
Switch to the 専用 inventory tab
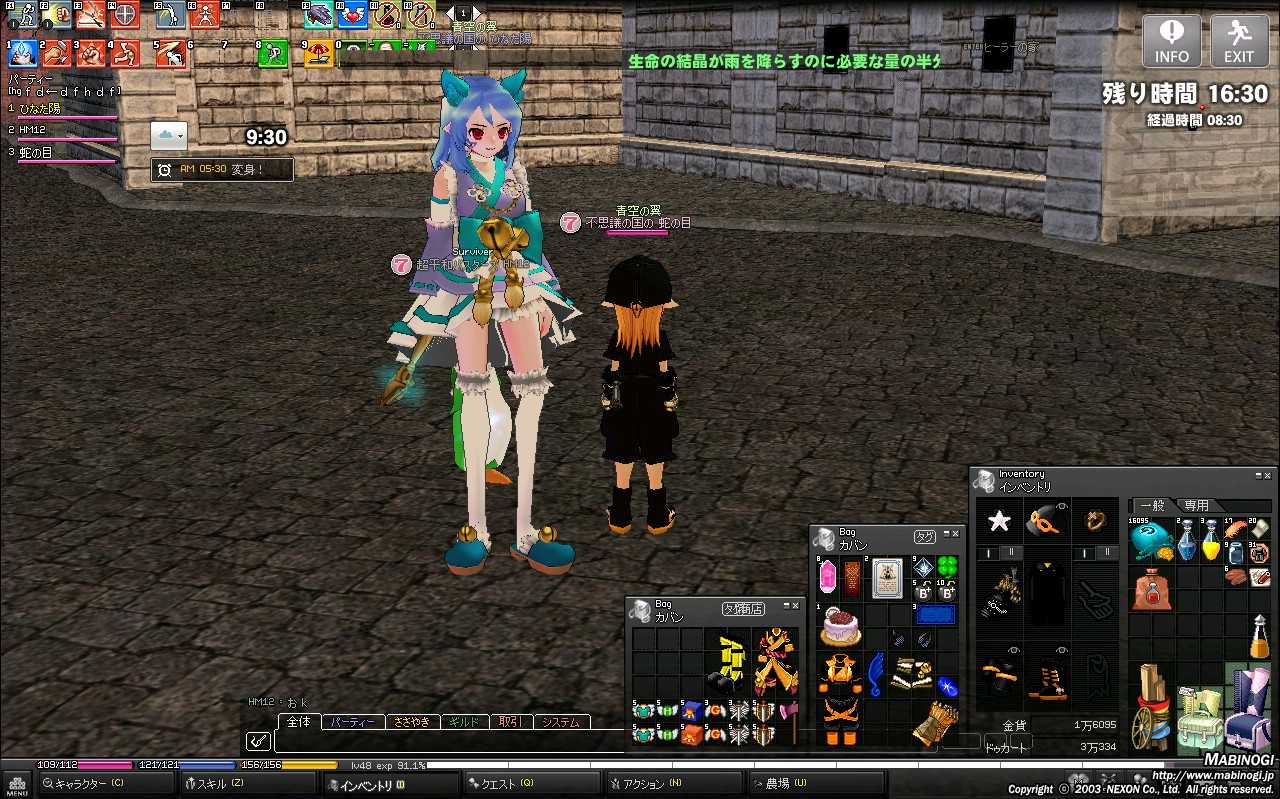[1196, 505]
